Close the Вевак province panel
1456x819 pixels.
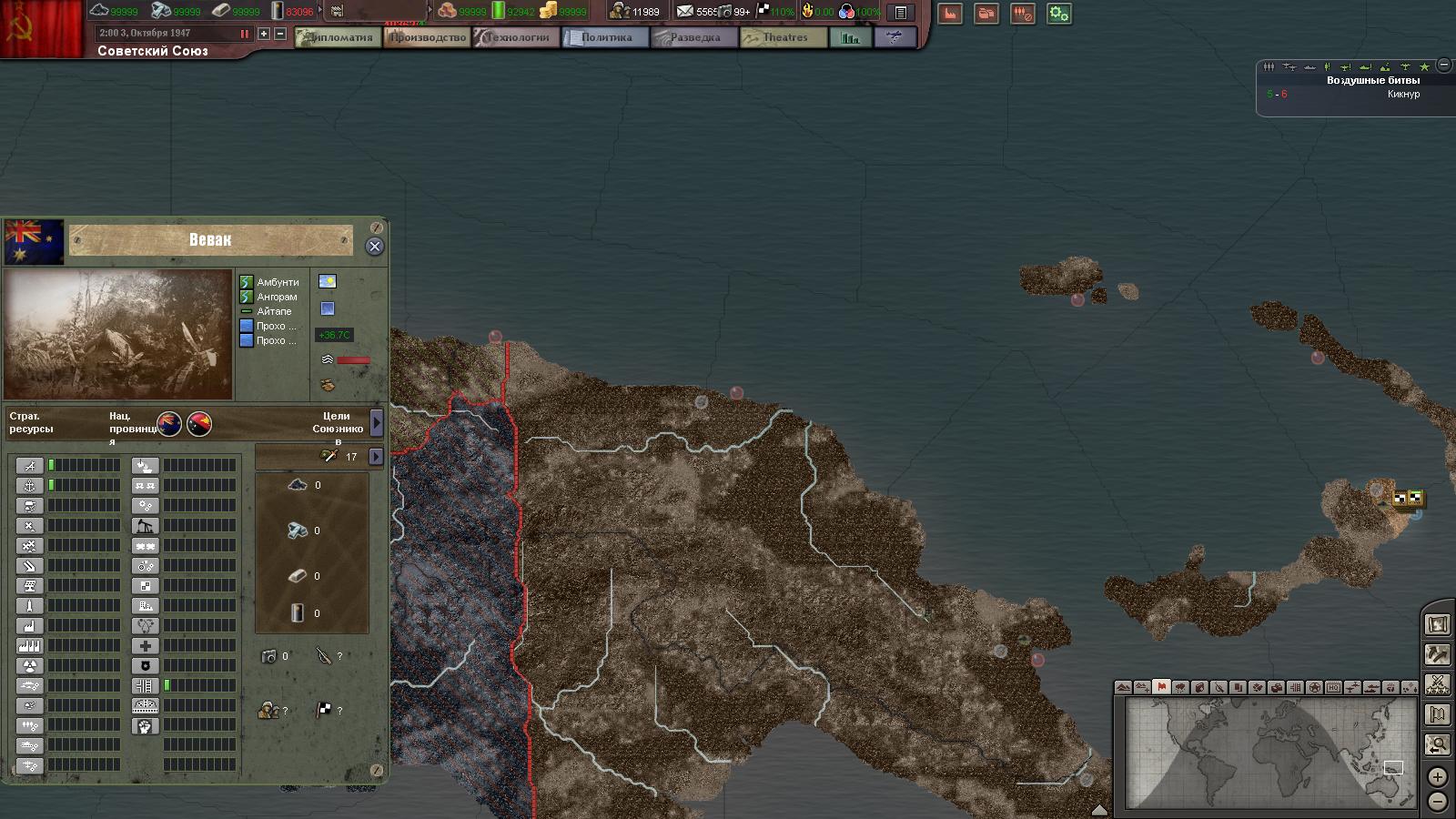tap(374, 247)
